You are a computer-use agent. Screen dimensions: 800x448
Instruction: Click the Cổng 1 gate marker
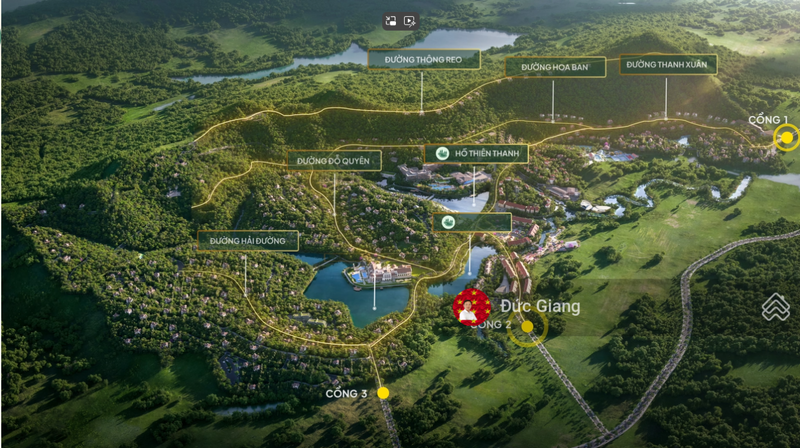pos(787,137)
